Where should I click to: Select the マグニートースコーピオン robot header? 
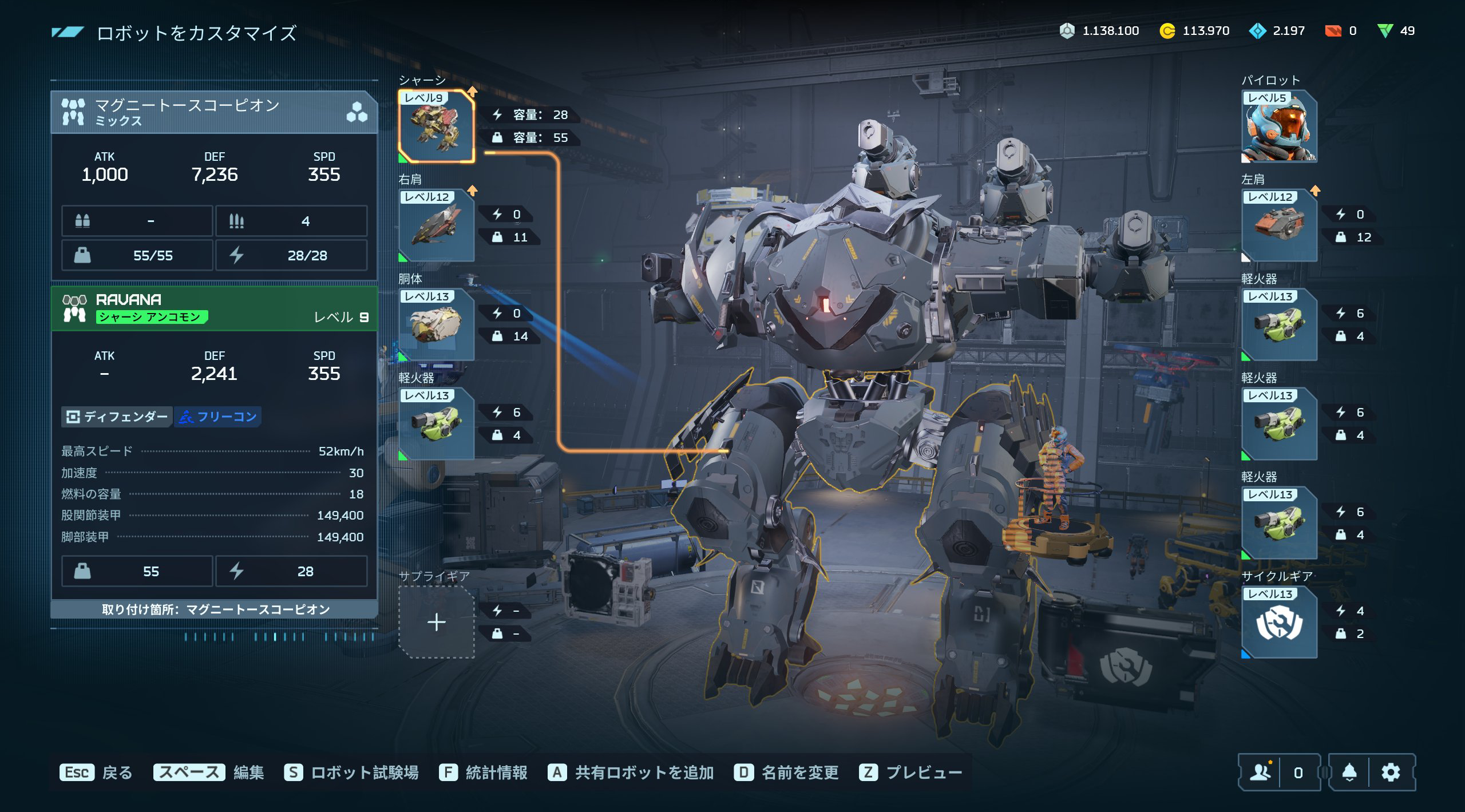[x=214, y=112]
